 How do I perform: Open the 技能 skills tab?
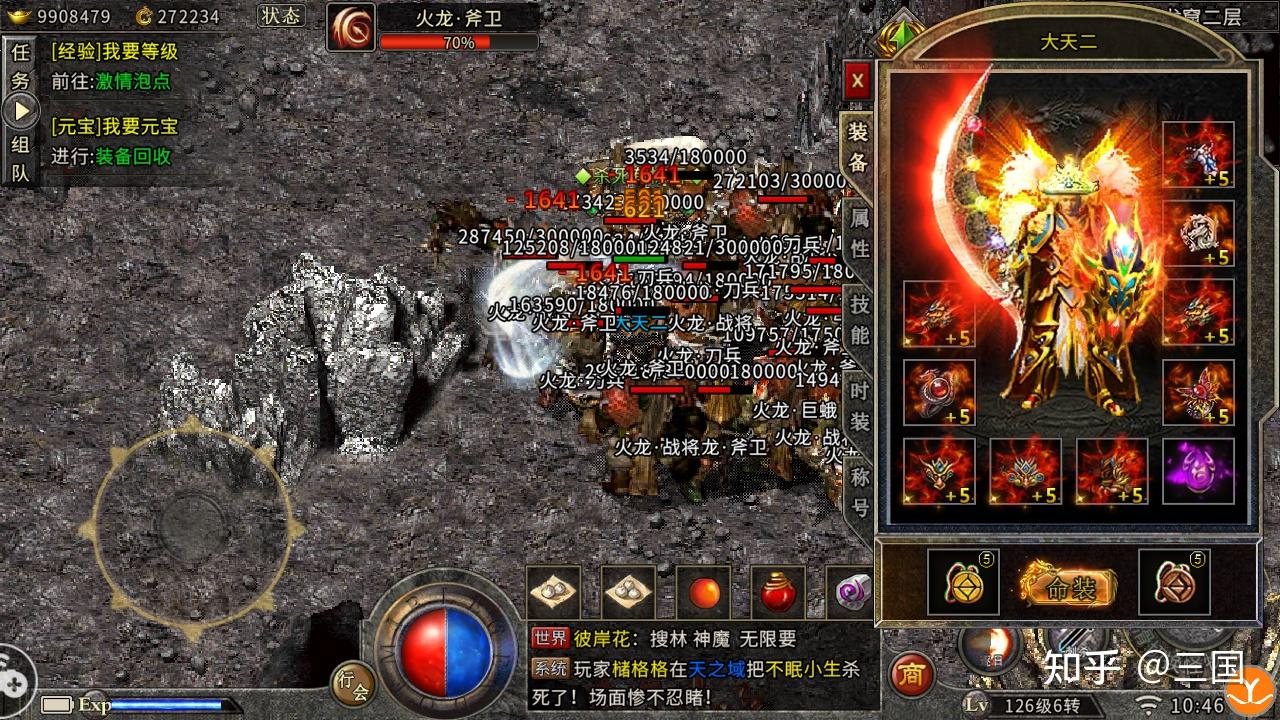pos(858,317)
